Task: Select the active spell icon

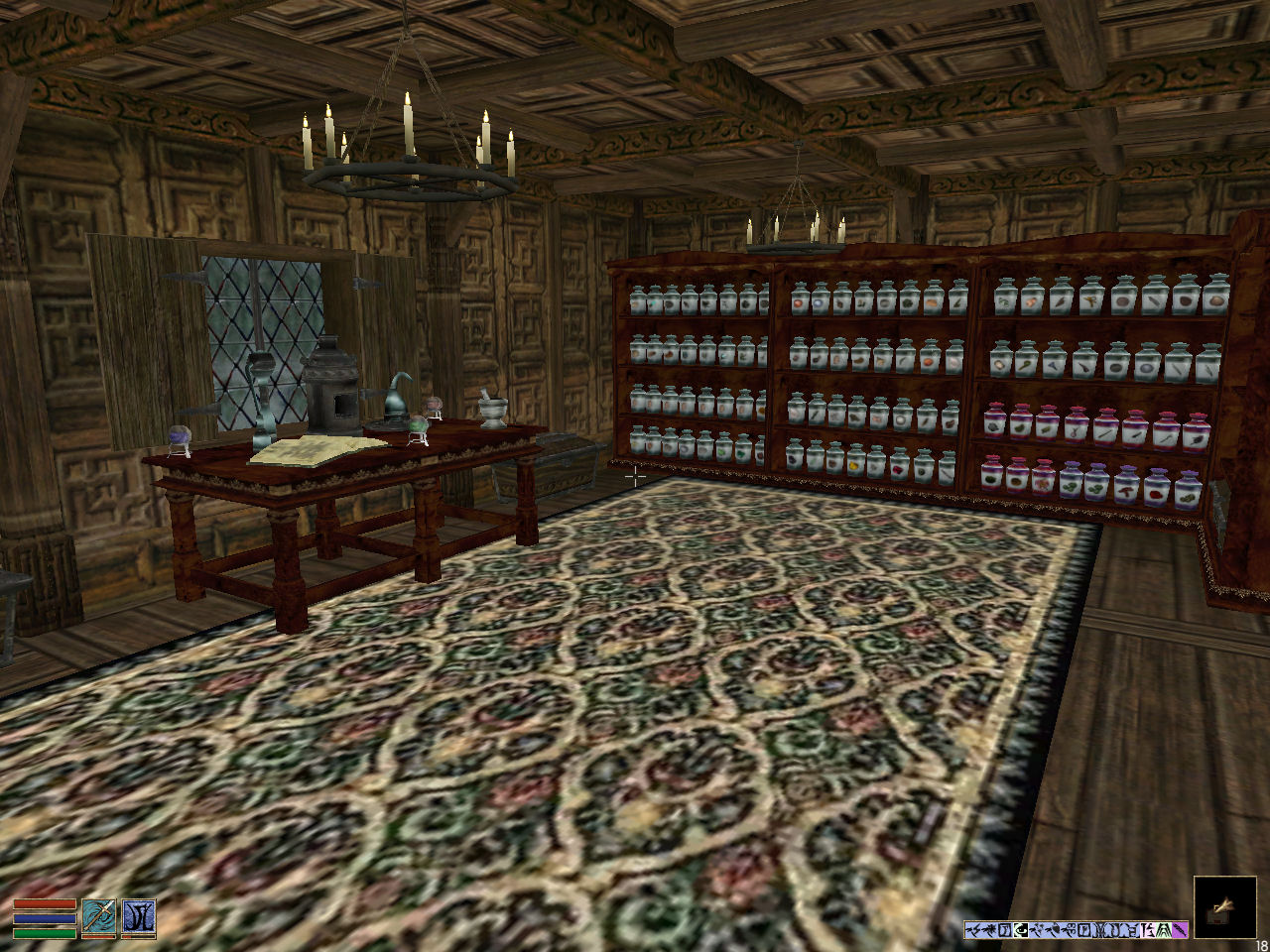Action: [139, 917]
